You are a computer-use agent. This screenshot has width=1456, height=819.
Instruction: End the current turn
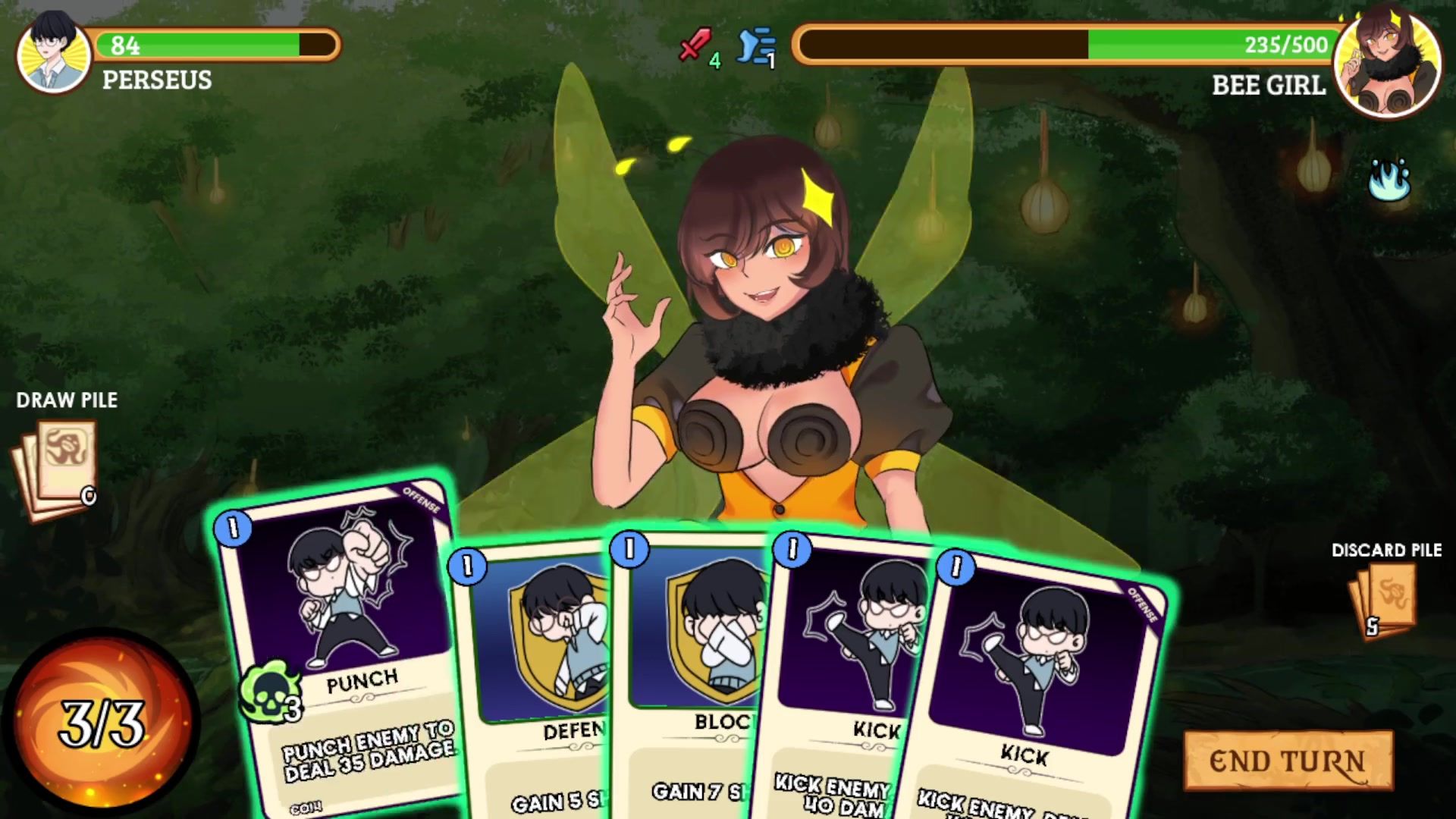pyautogui.click(x=1288, y=761)
